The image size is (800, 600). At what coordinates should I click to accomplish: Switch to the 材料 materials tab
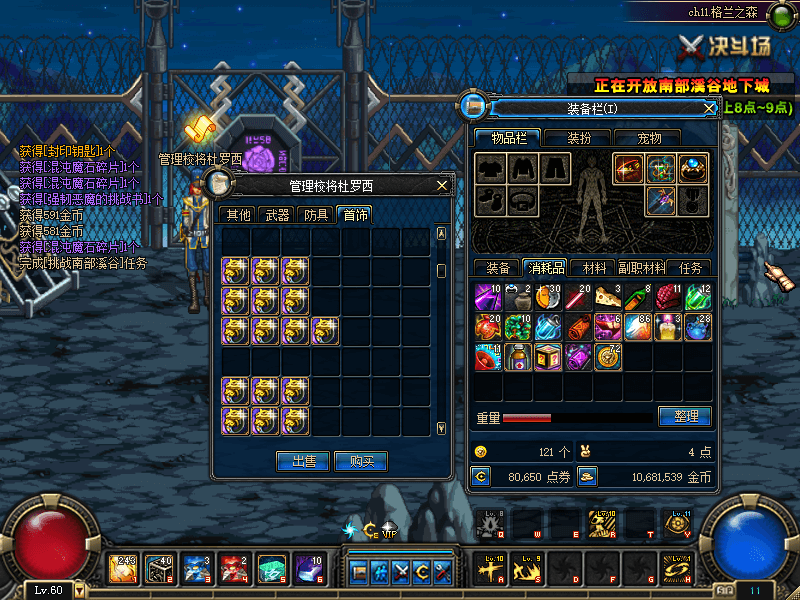tap(594, 268)
